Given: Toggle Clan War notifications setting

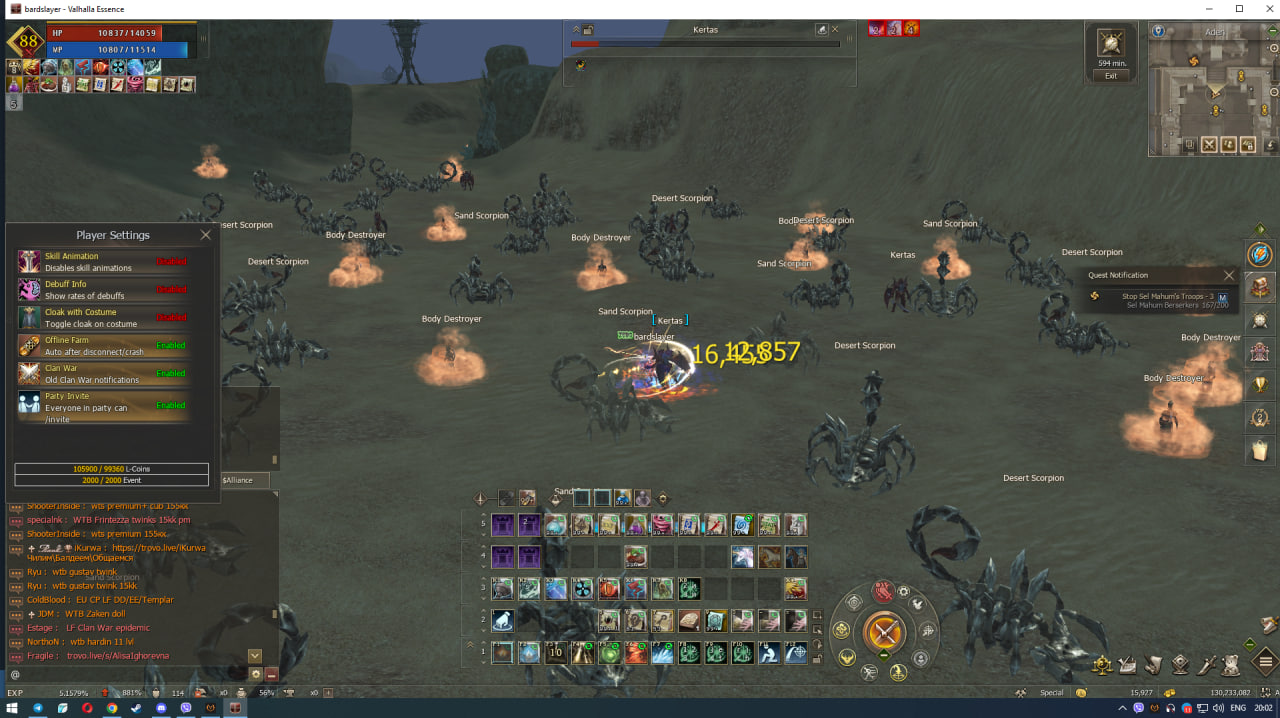Looking at the screenshot, I should [171, 373].
